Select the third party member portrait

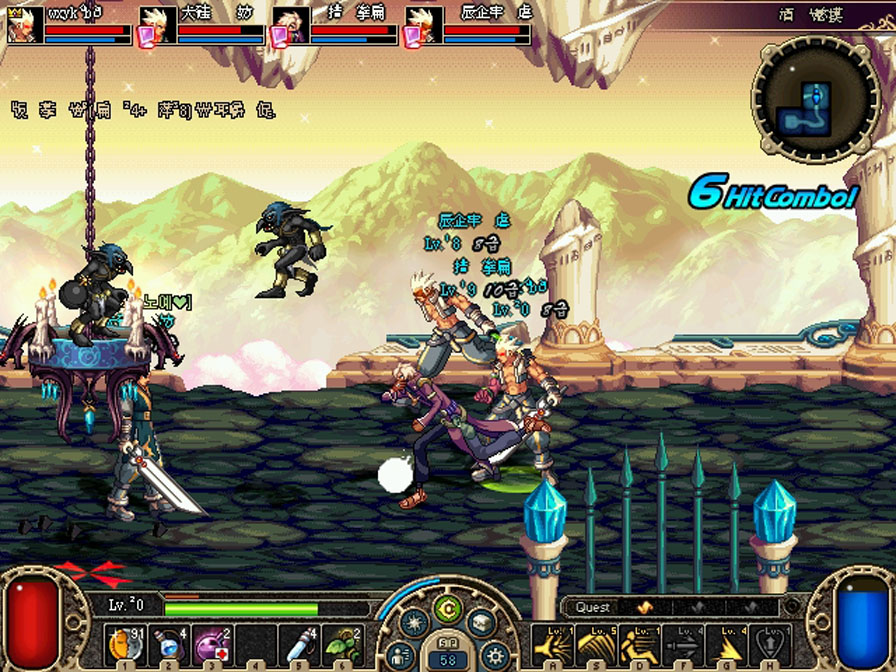pos(290,25)
